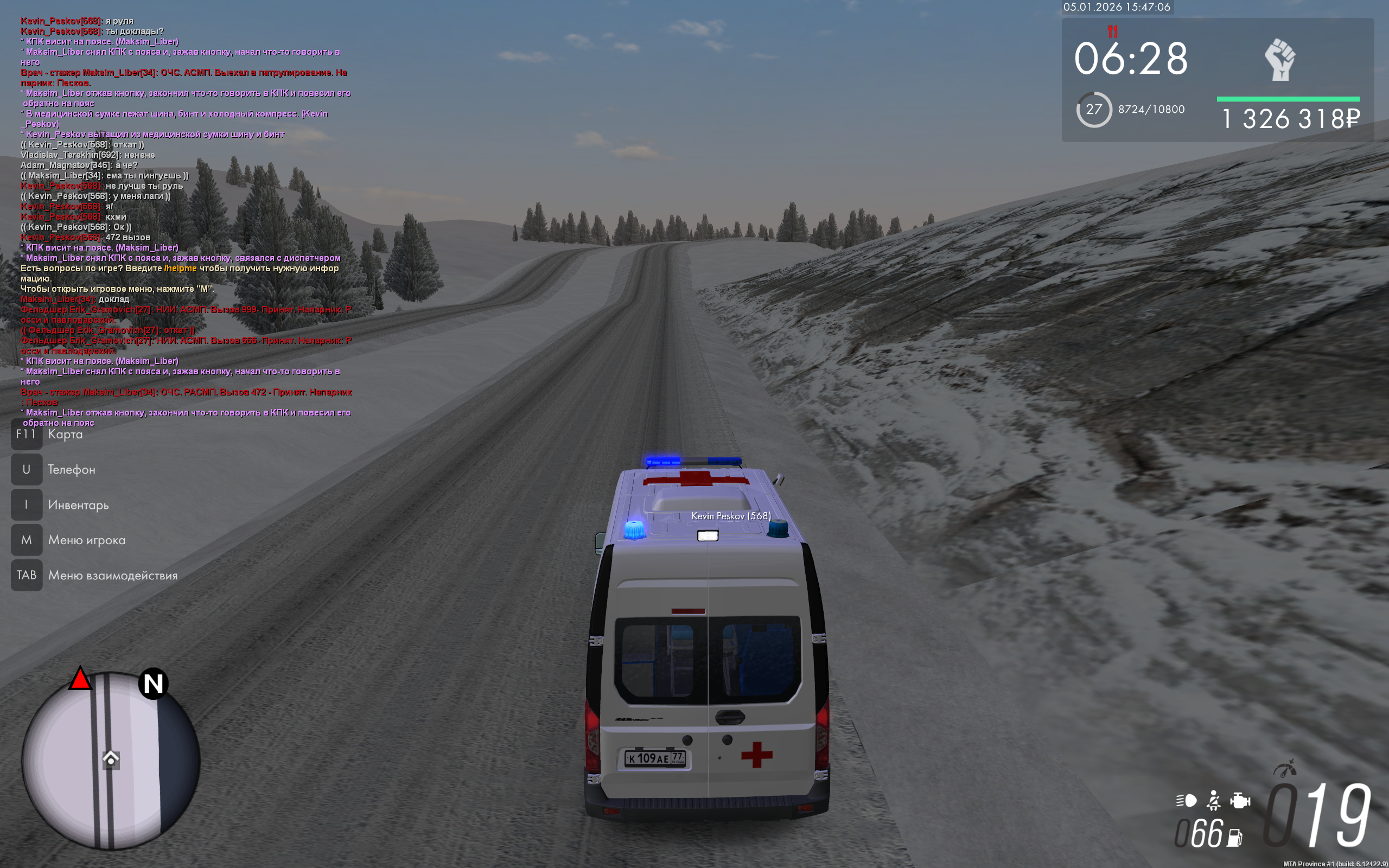Screen dimensions: 1389x868
Task: Click the seatbelt indicator icon
Action: click(1213, 800)
